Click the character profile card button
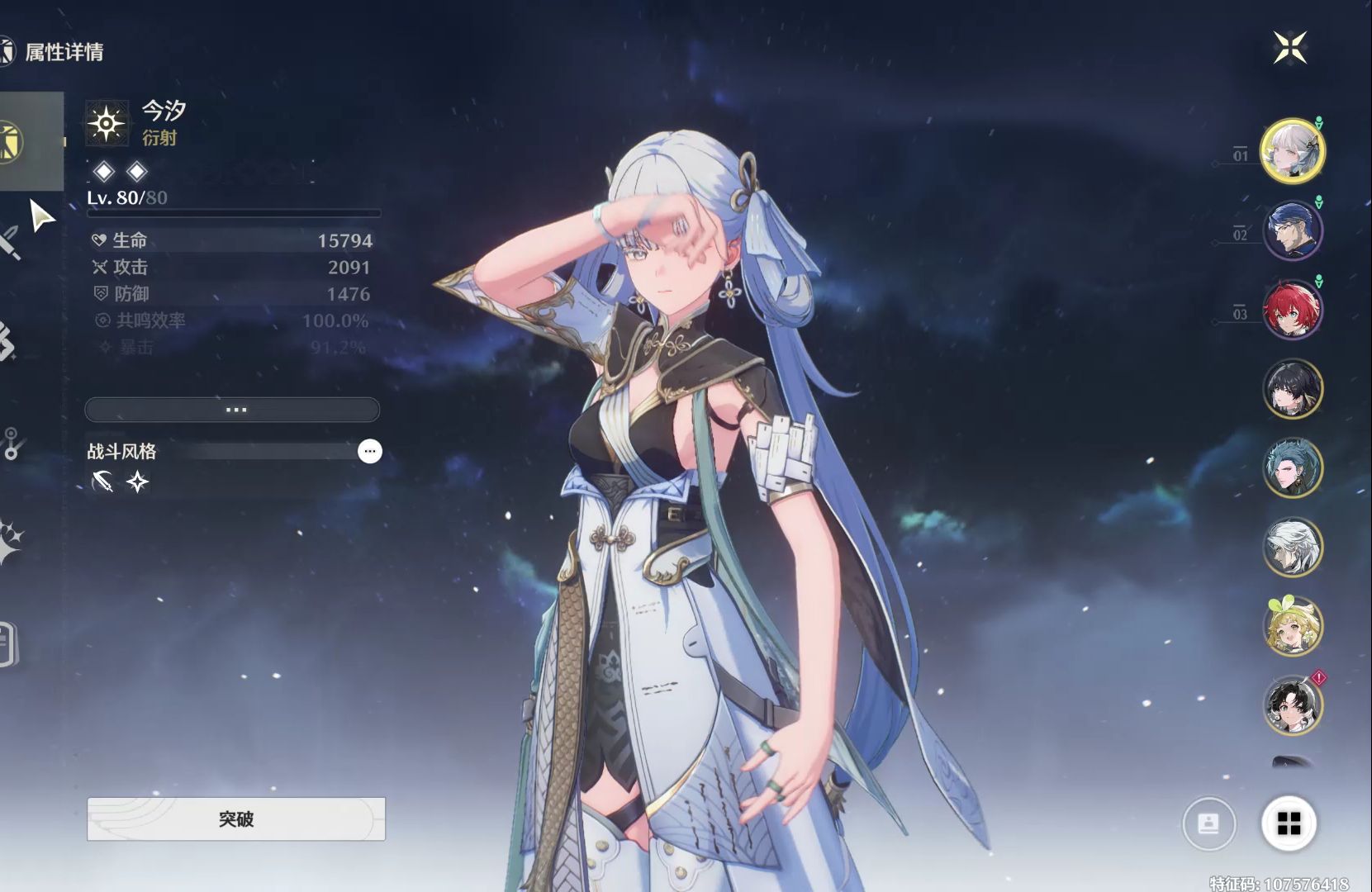This screenshot has height=892, width=1372. (x=1209, y=823)
